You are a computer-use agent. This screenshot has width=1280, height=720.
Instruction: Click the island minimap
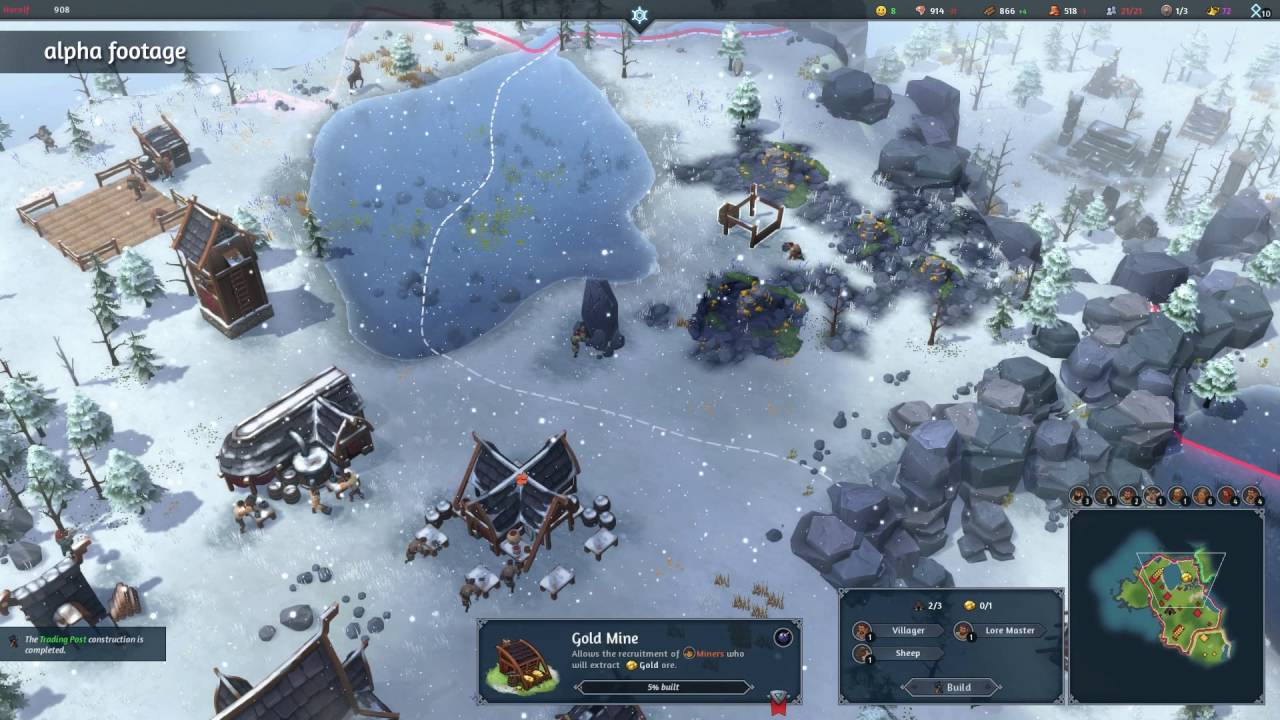[x=1166, y=604]
